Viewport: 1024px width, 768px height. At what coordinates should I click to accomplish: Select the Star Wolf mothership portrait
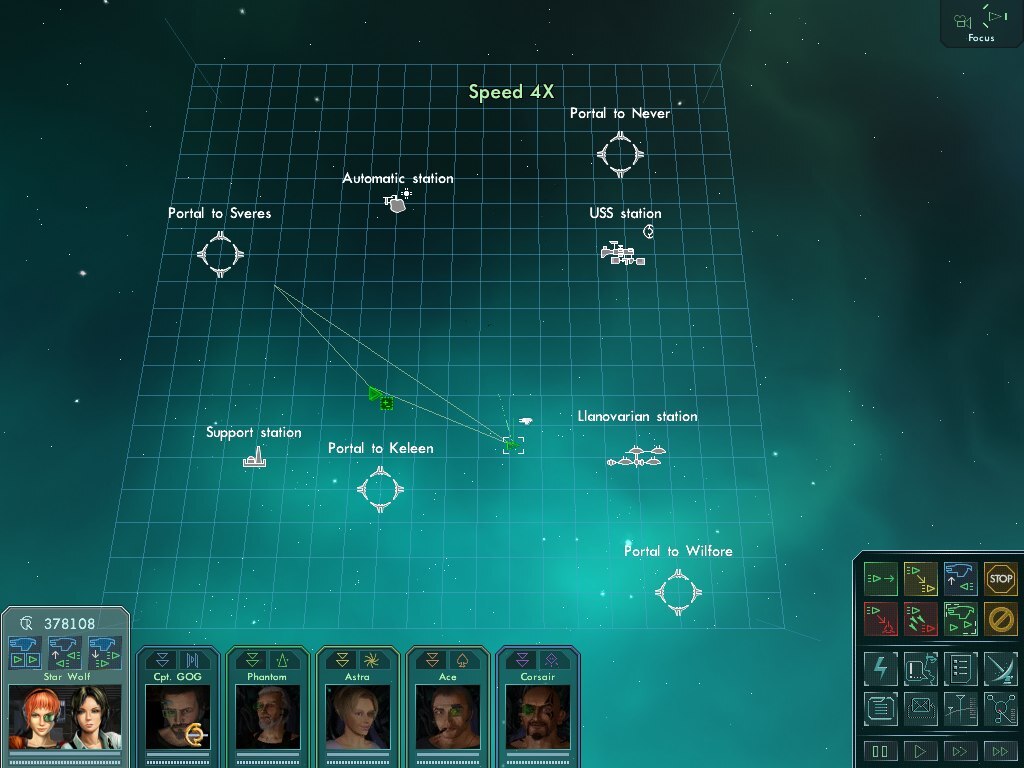pos(65,716)
